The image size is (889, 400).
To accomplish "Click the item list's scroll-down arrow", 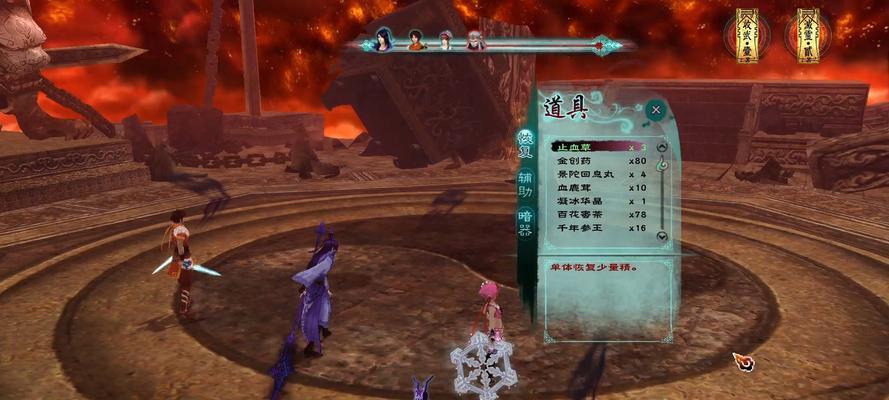I will click(x=661, y=236).
